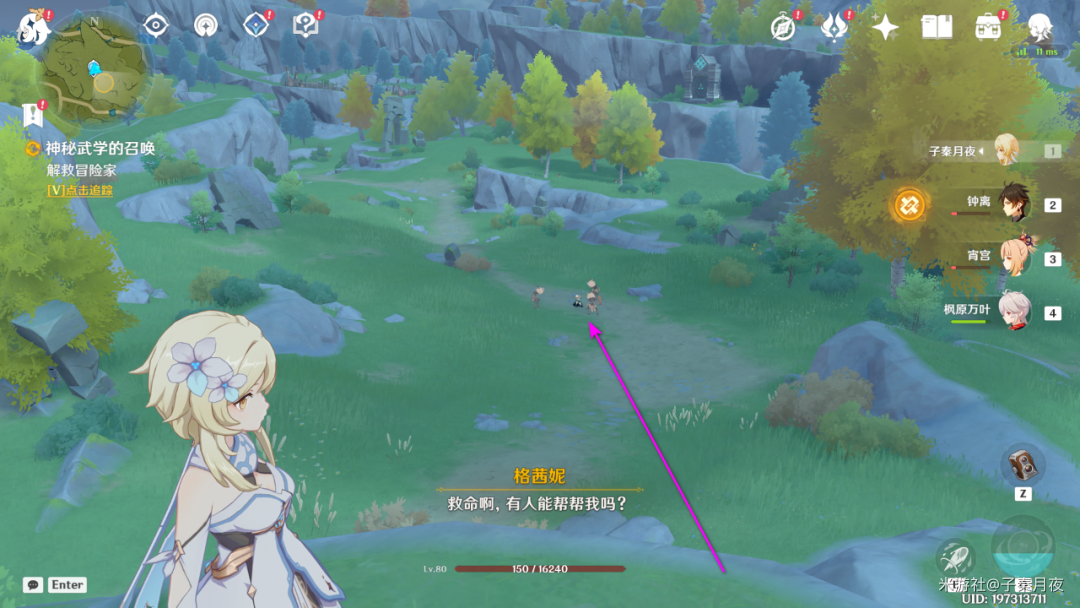Open the question-mark tutorial book icon
1080x608 pixels.
coord(305,26)
